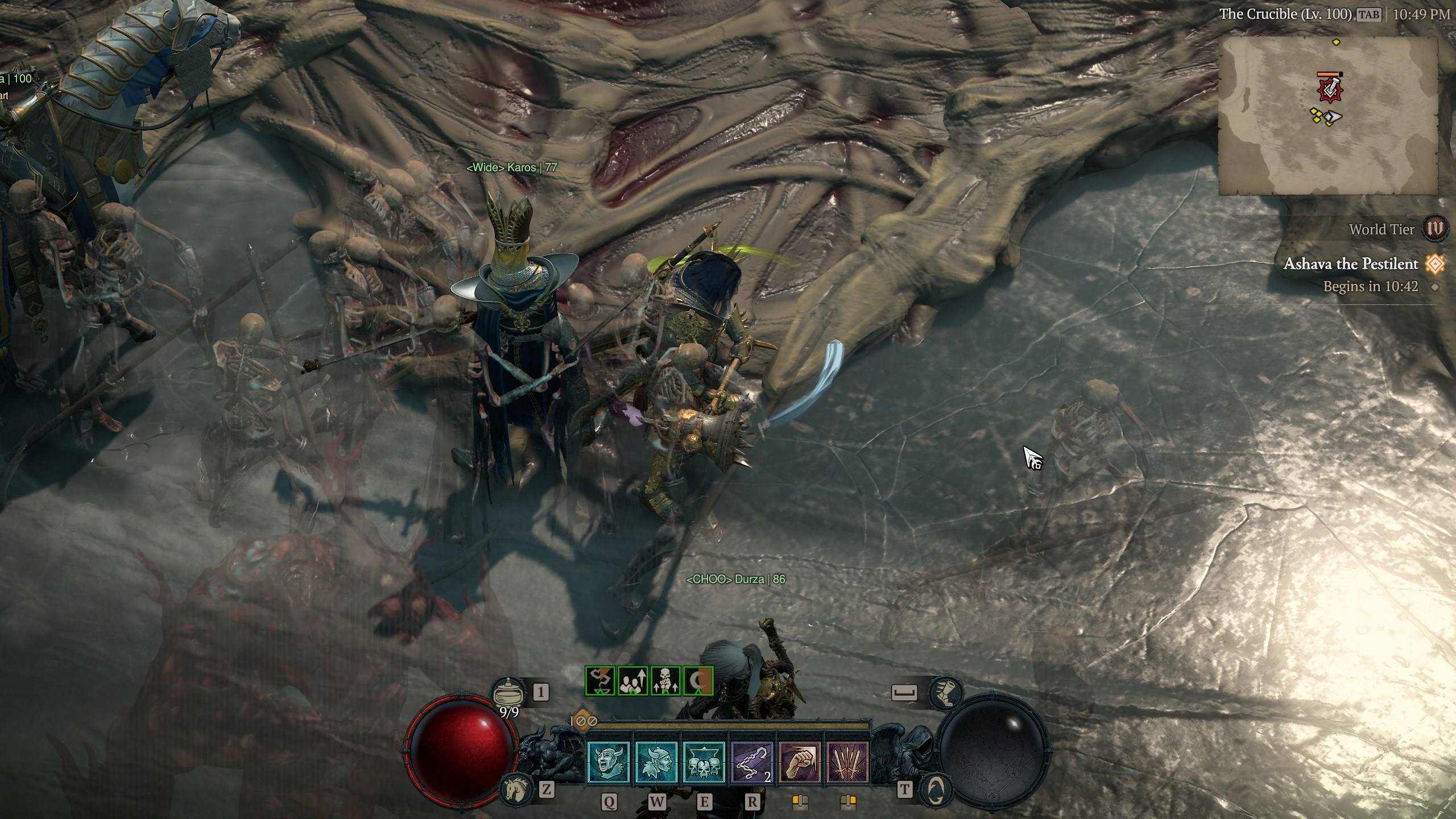The height and width of the screenshot is (819, 1456).
Task: Activate the clenched fist skill
Action: pyautogui.click(x=799, y=762)
